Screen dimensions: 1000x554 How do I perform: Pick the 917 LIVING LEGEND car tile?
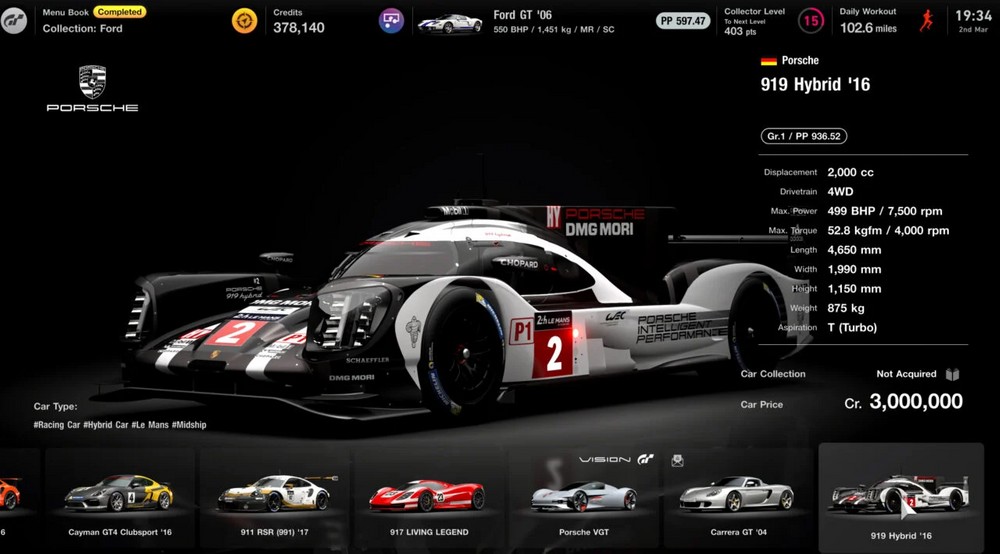pos(427,497)
